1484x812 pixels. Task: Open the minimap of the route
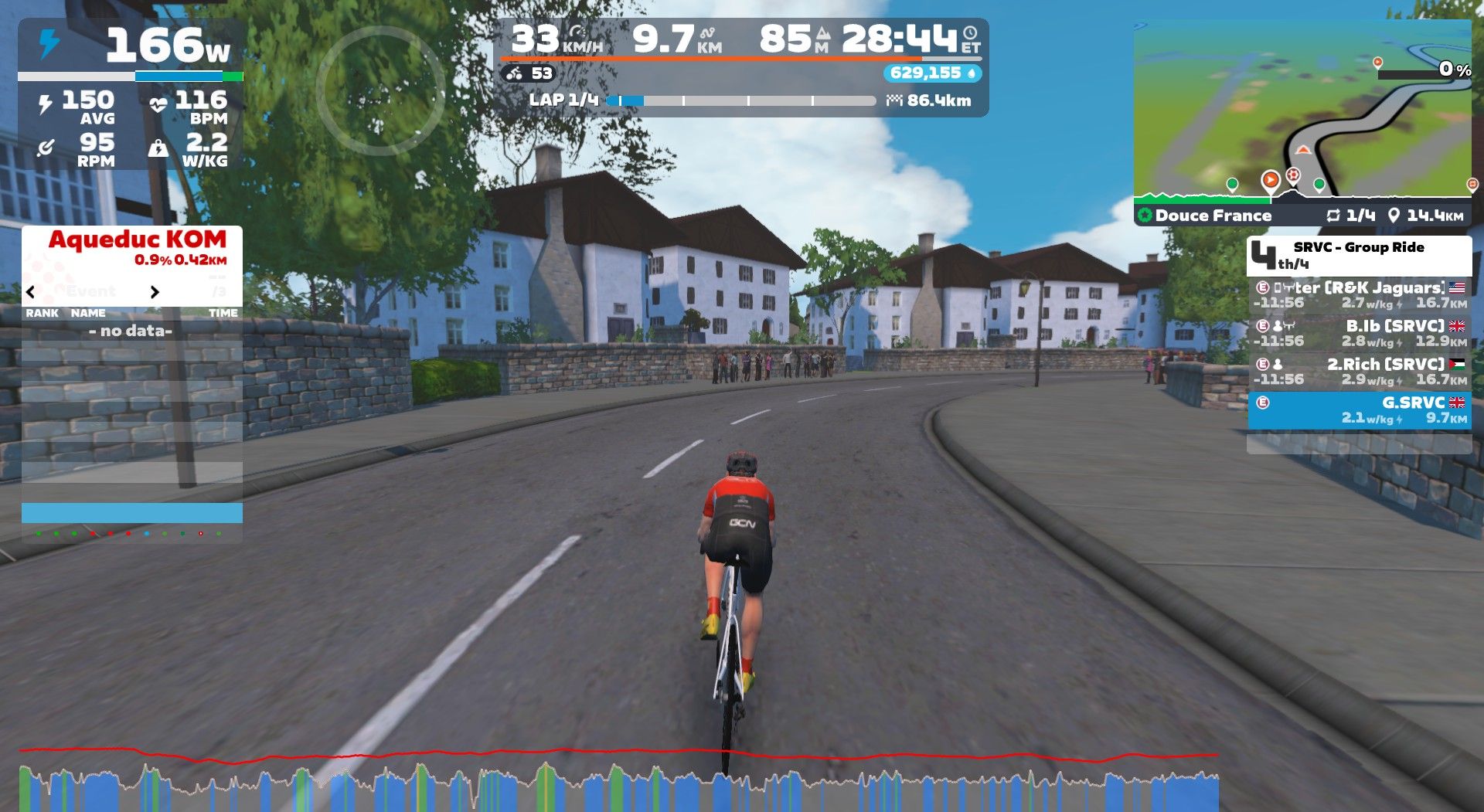1302,112
